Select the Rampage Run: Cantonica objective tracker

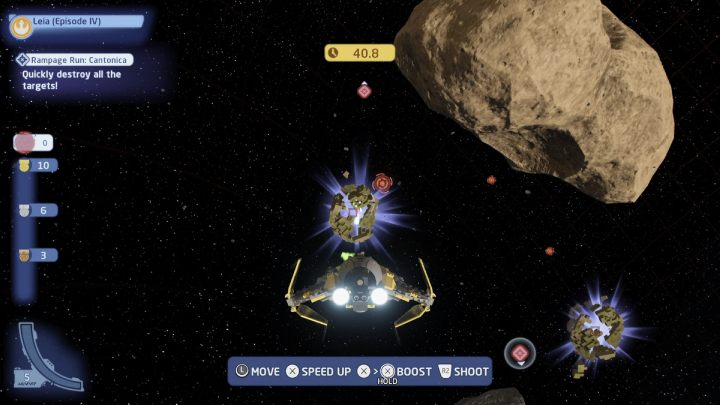coord(74,60)
